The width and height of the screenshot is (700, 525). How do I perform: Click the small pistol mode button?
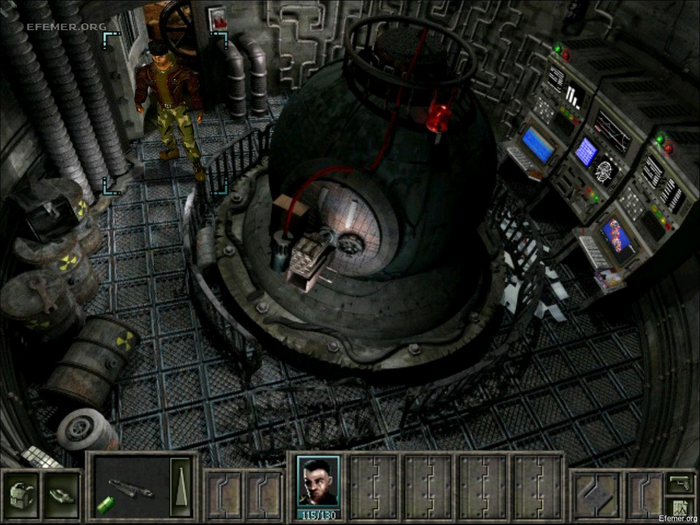point(679,483)
